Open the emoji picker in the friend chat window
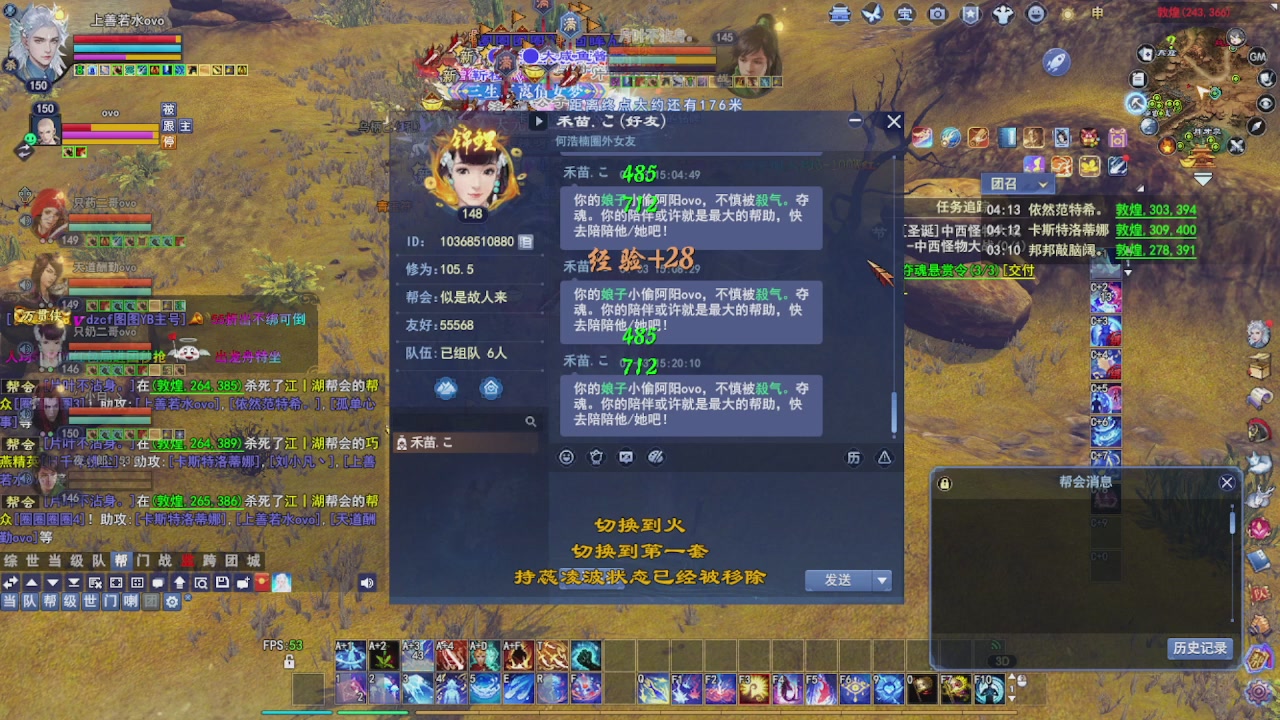 point(567,456)
